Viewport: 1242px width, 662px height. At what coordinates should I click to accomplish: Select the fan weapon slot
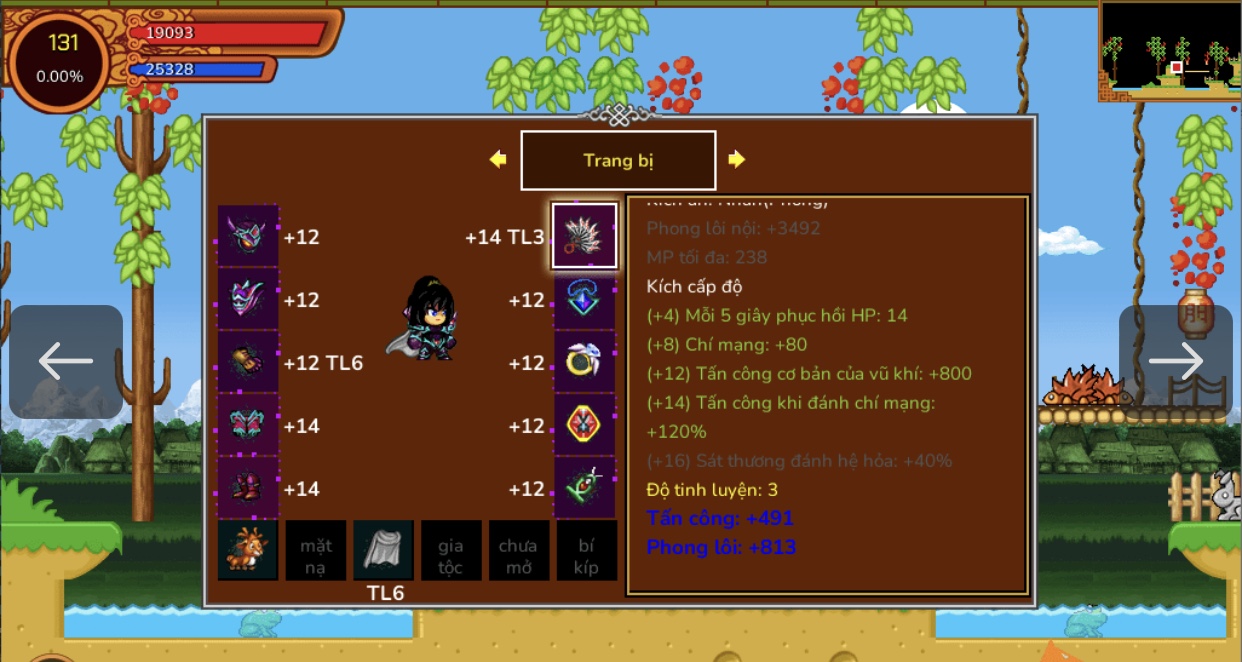click(x=585, y=237)
